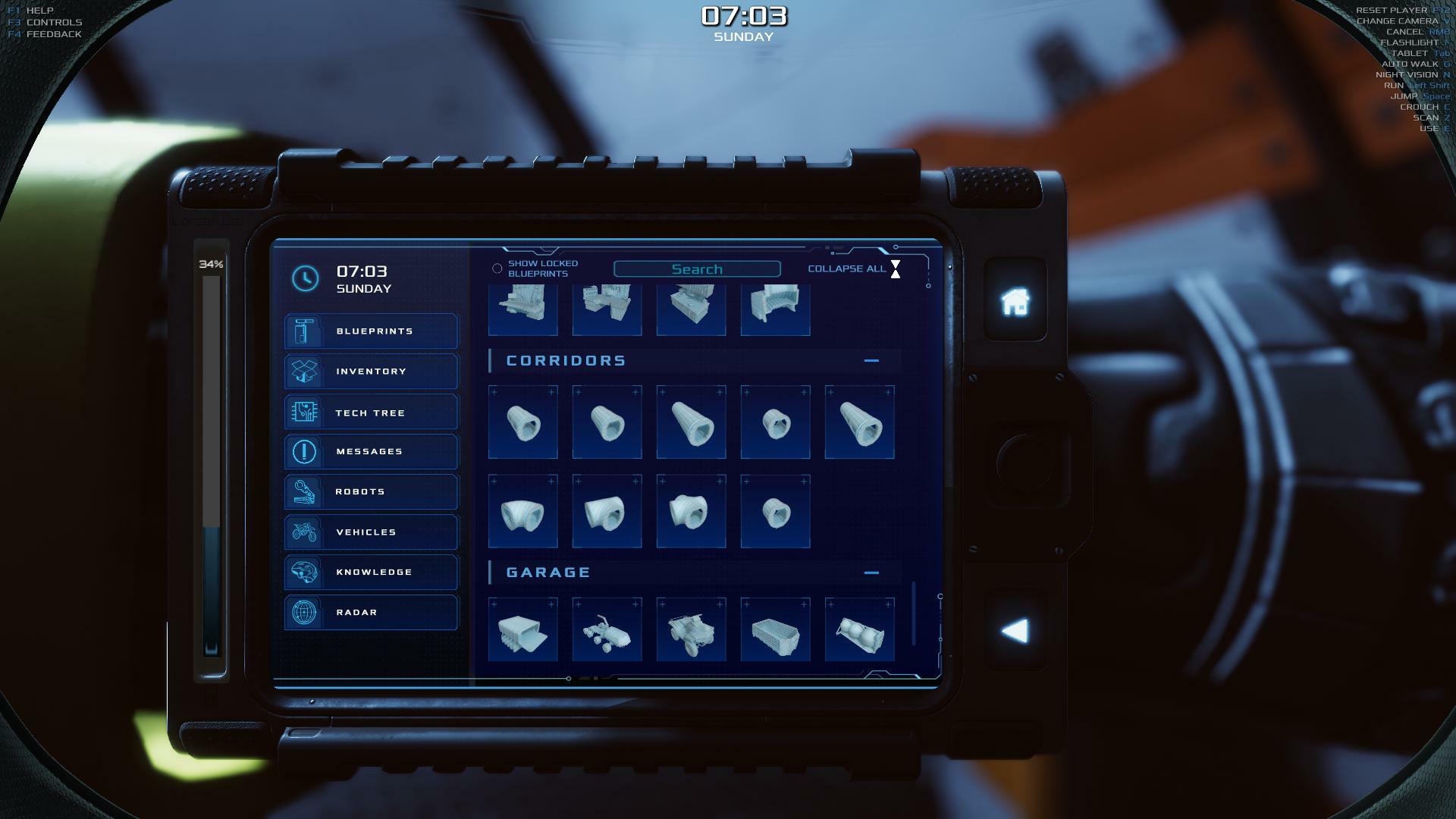Image resolution: width=1456 pixels, height=819 pixels.
Task: Open the Vehicles section
Action: click(x=372, y=532)
